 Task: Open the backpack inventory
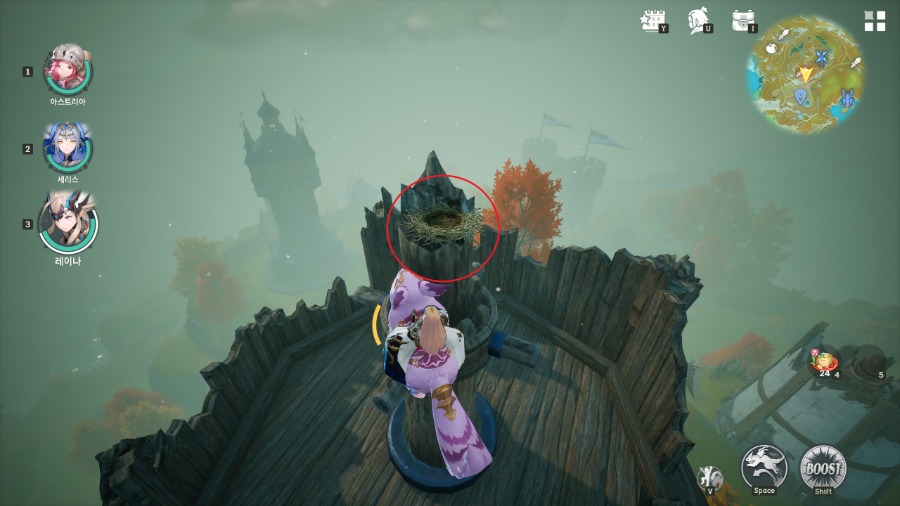(742, 20)
